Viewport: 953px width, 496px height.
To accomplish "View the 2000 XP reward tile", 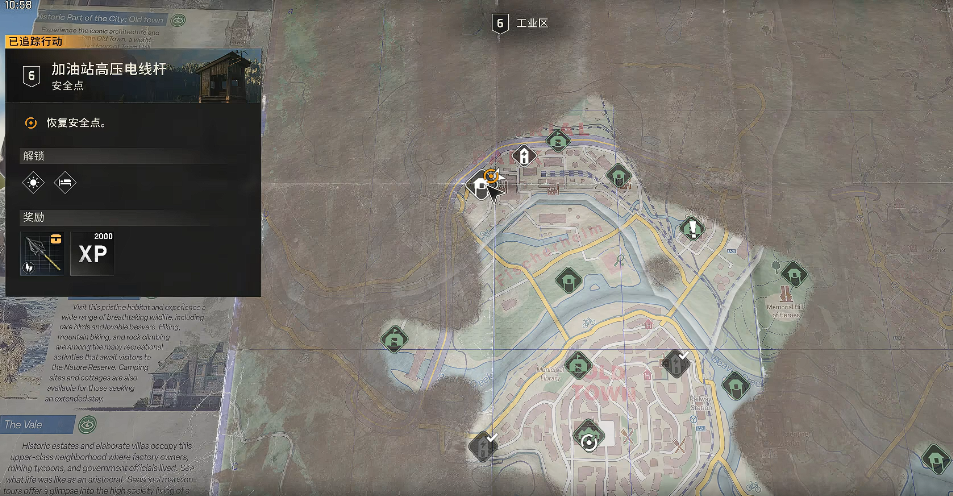I will coord(93,252).
